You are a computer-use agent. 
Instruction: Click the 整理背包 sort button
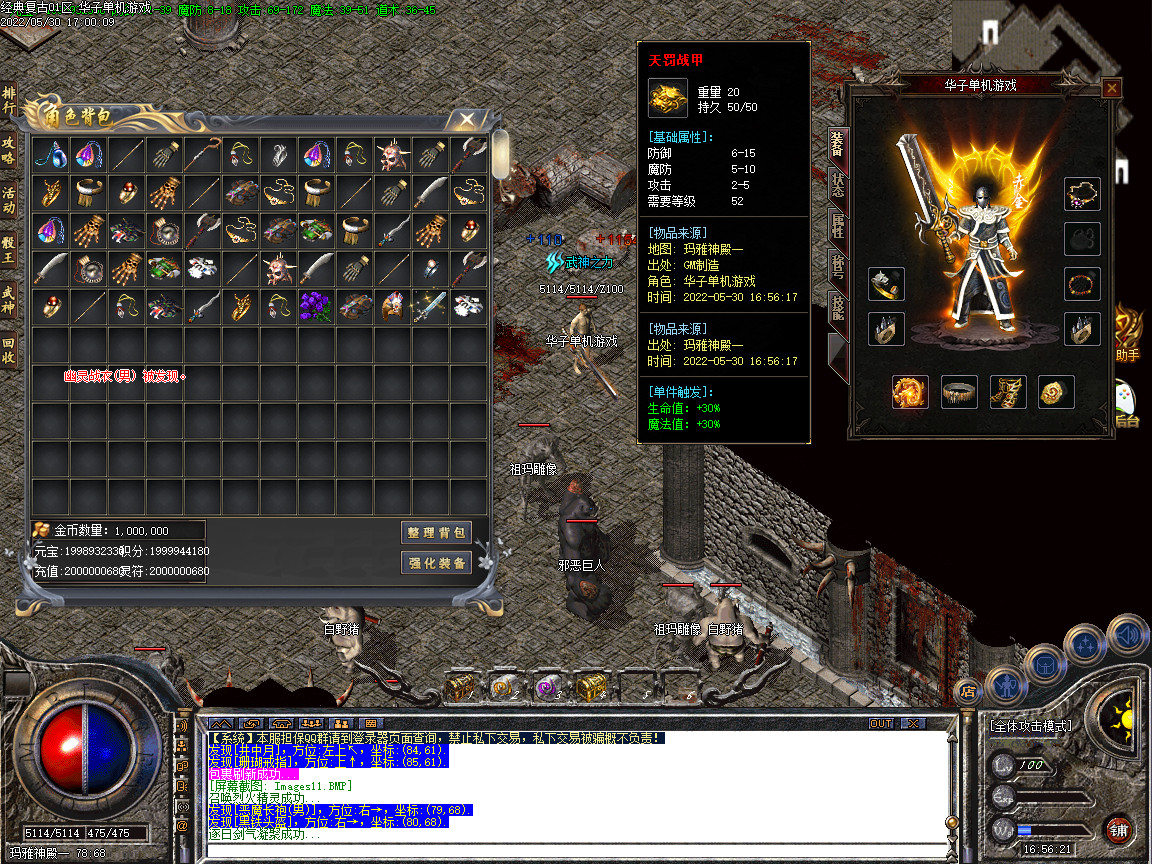tap(436, 532)
